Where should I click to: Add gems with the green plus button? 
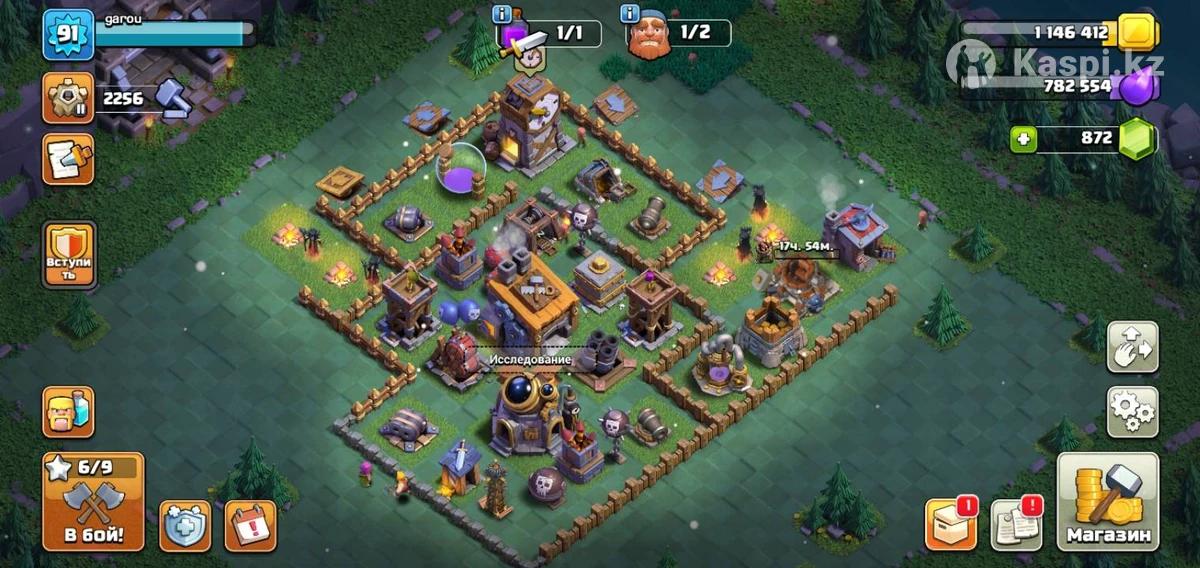tap(1022, 139)
